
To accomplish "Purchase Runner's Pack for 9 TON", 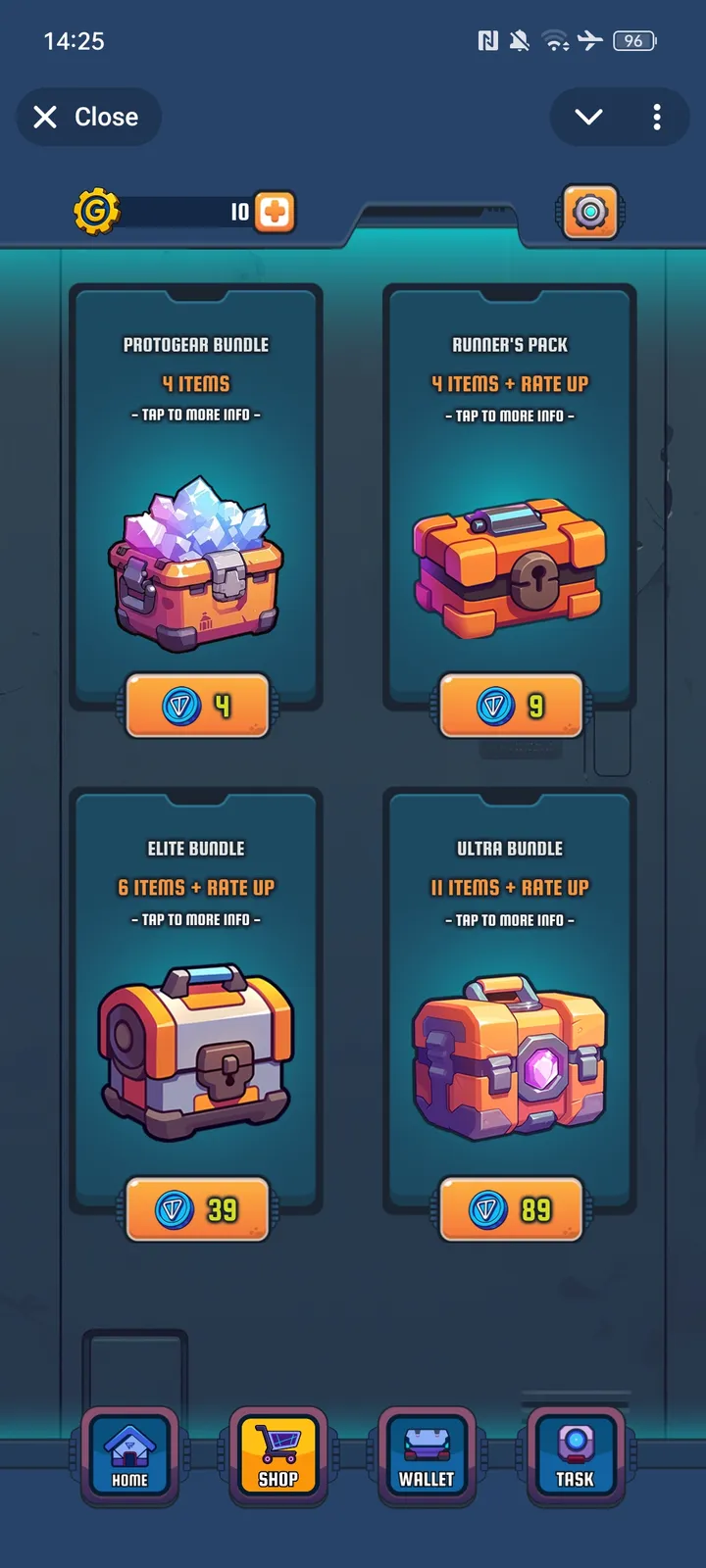I will click(x=511, y=706).
